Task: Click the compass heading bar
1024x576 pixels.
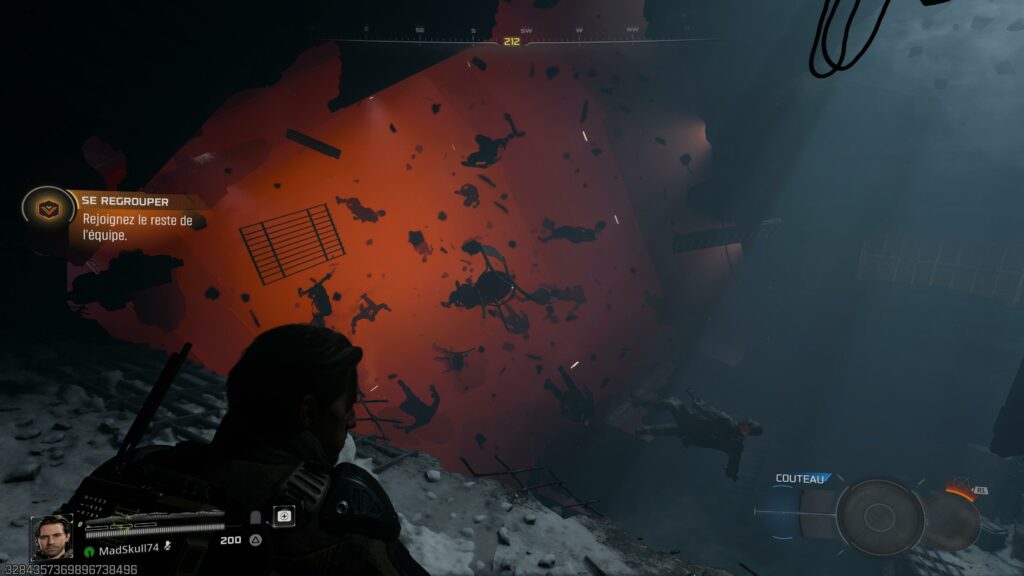Action: point(512,41)
